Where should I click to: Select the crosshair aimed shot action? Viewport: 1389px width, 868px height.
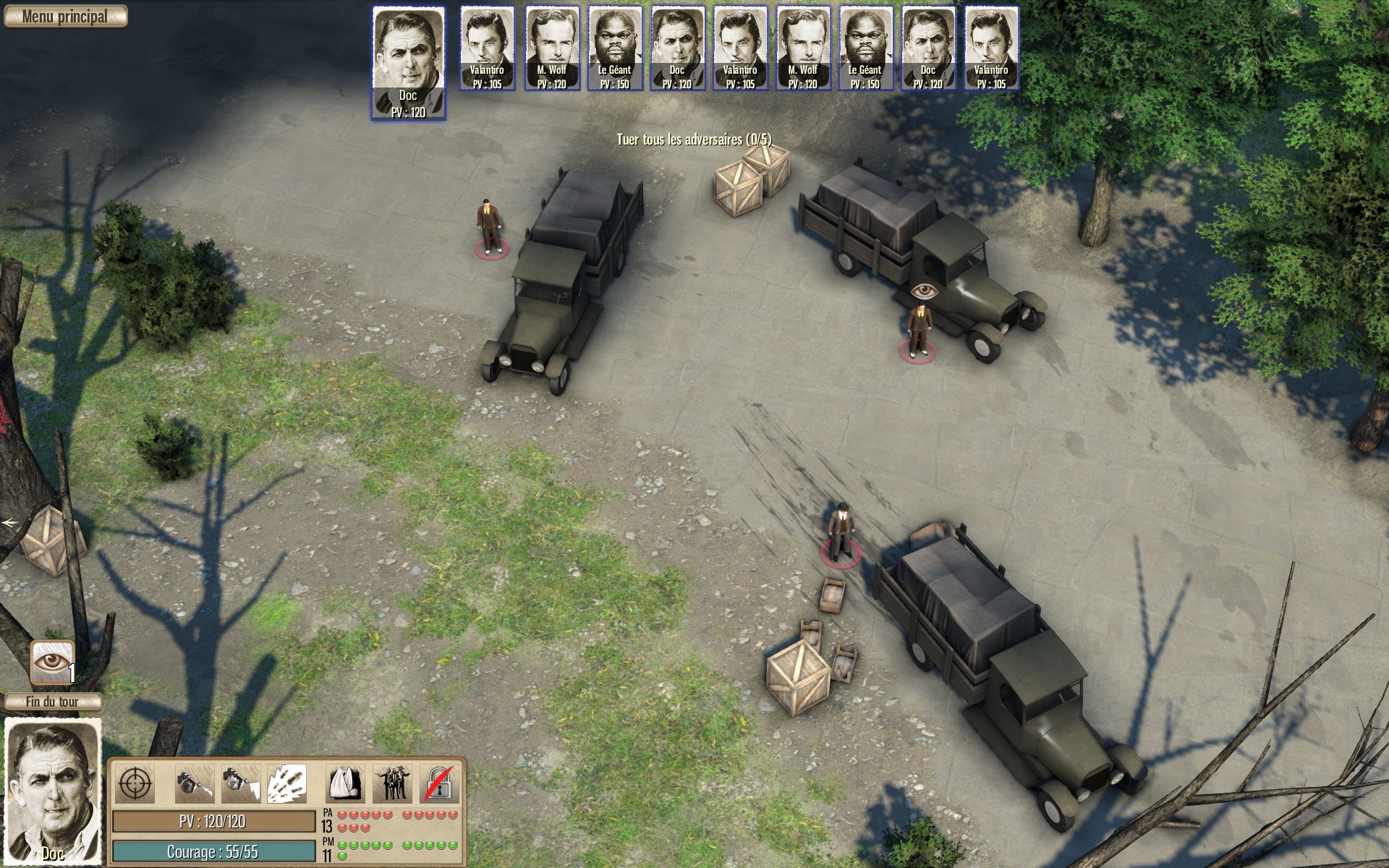tap(135, 783)
